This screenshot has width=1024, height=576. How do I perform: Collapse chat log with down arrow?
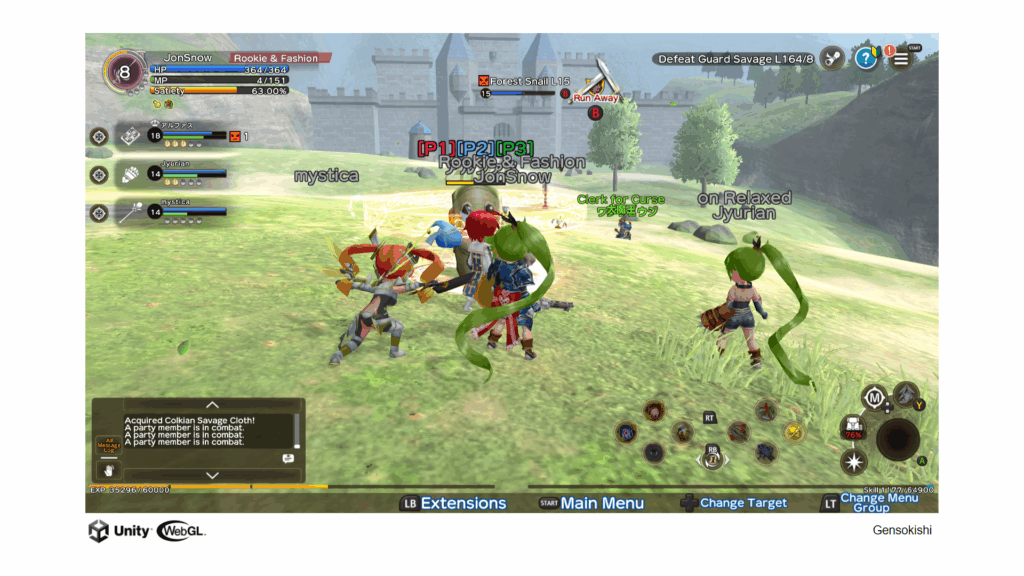tap(212, 475)
